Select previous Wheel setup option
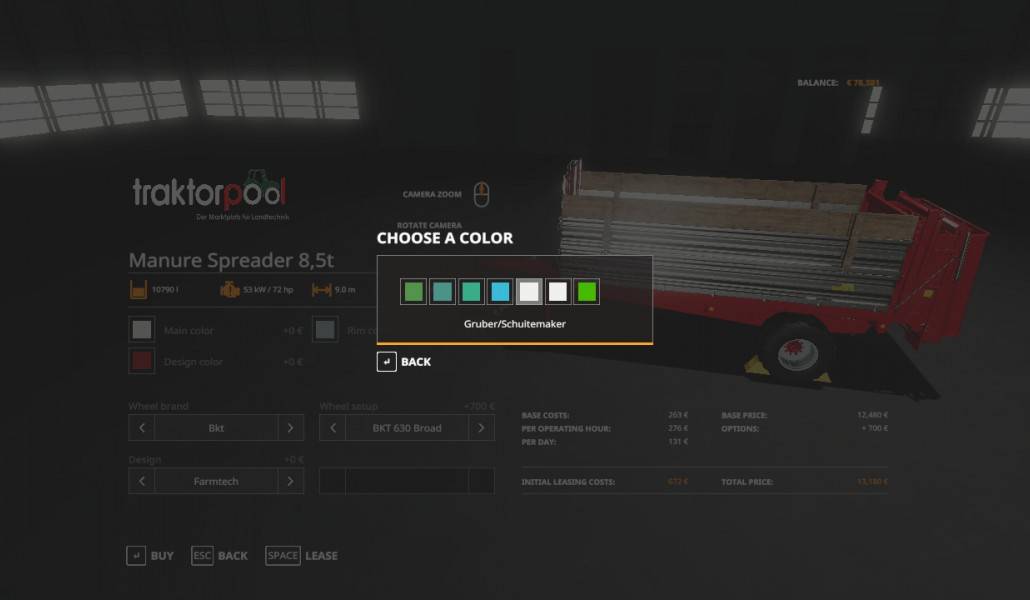The width and height of the screenshot is (1030, 600). (x=333, y=428)
